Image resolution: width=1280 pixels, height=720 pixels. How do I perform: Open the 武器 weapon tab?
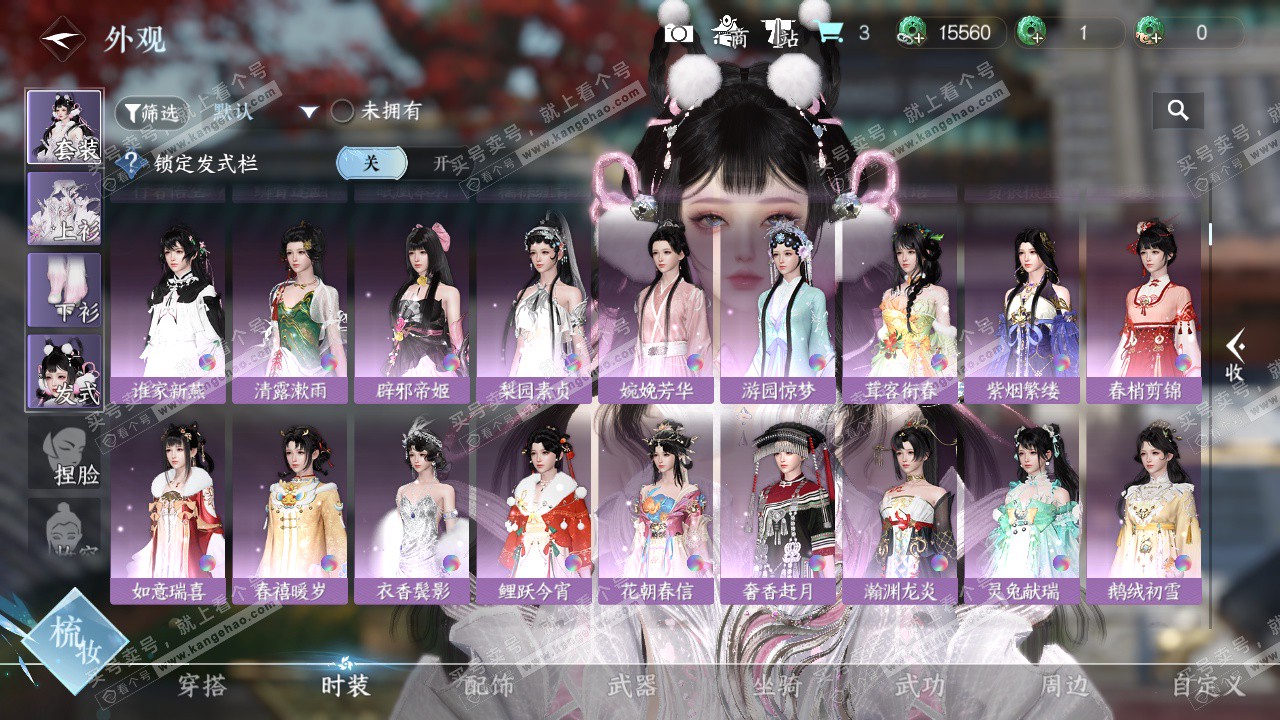point(632,686)
